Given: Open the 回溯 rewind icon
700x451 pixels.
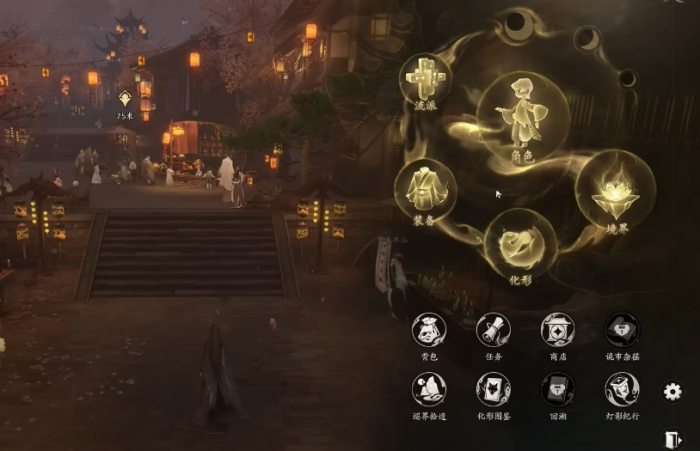Looking at the screenshot, I should [x=557, y=389].
